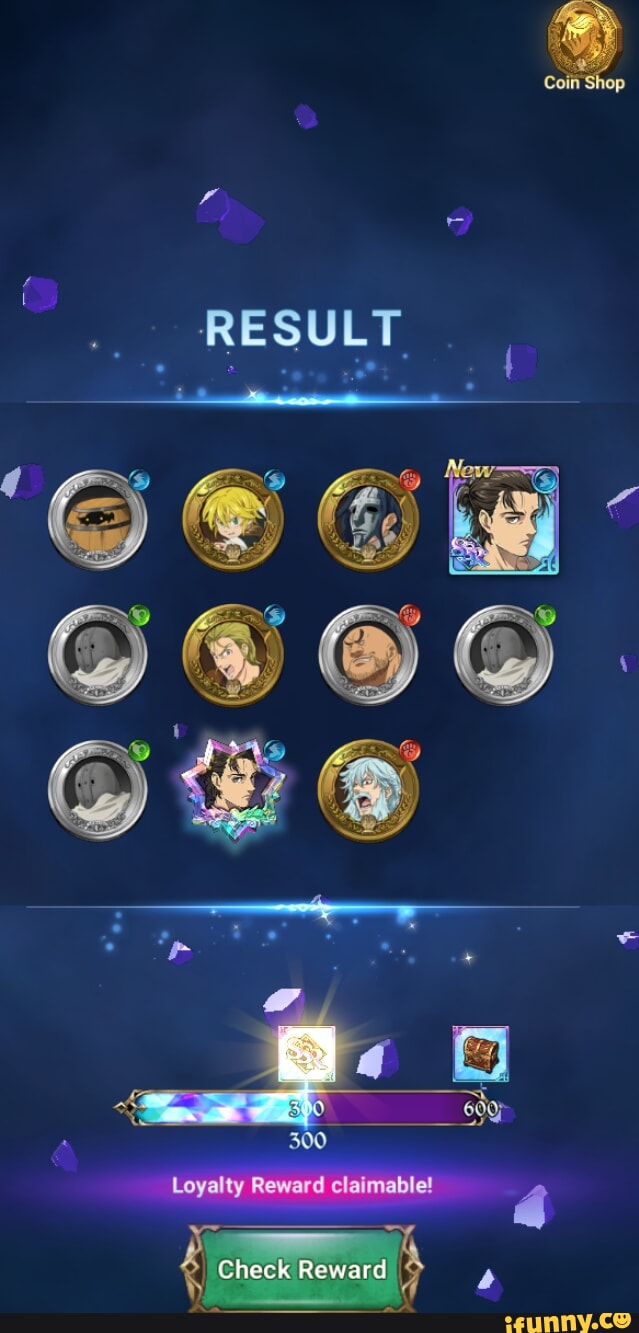Select the silver barrel coin
Image resolution: width=639 pixels, height=1333 pixels.
pyautogui.click(x=98, y=520)
